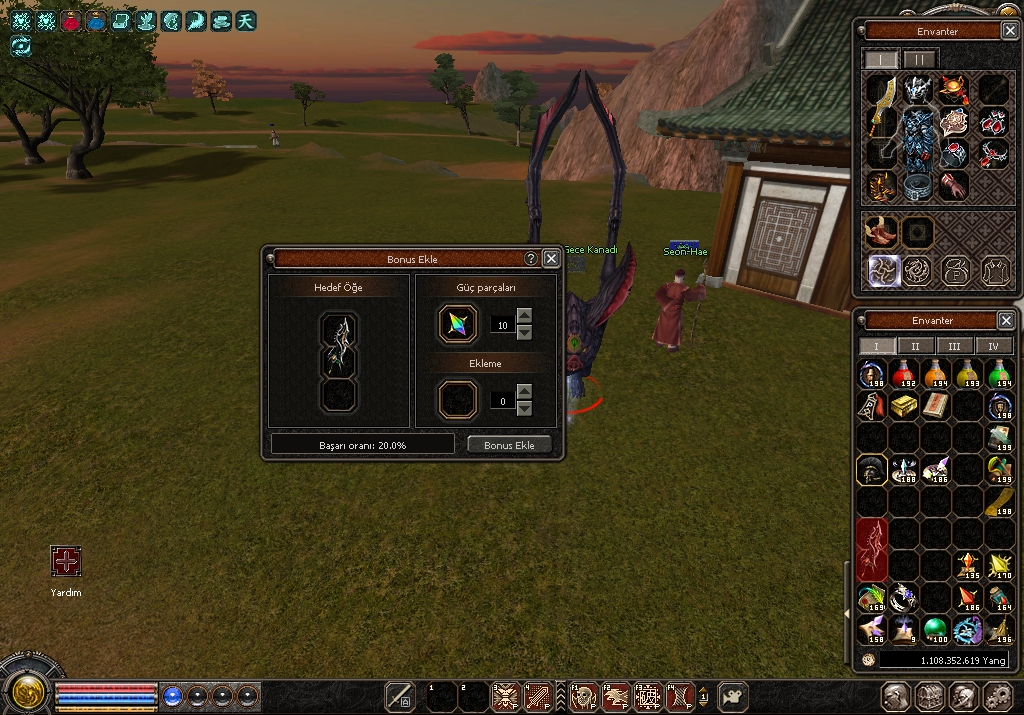Close the lower item Envanter panel
The image size is (1024, 715).
(x=1006, y=321)
